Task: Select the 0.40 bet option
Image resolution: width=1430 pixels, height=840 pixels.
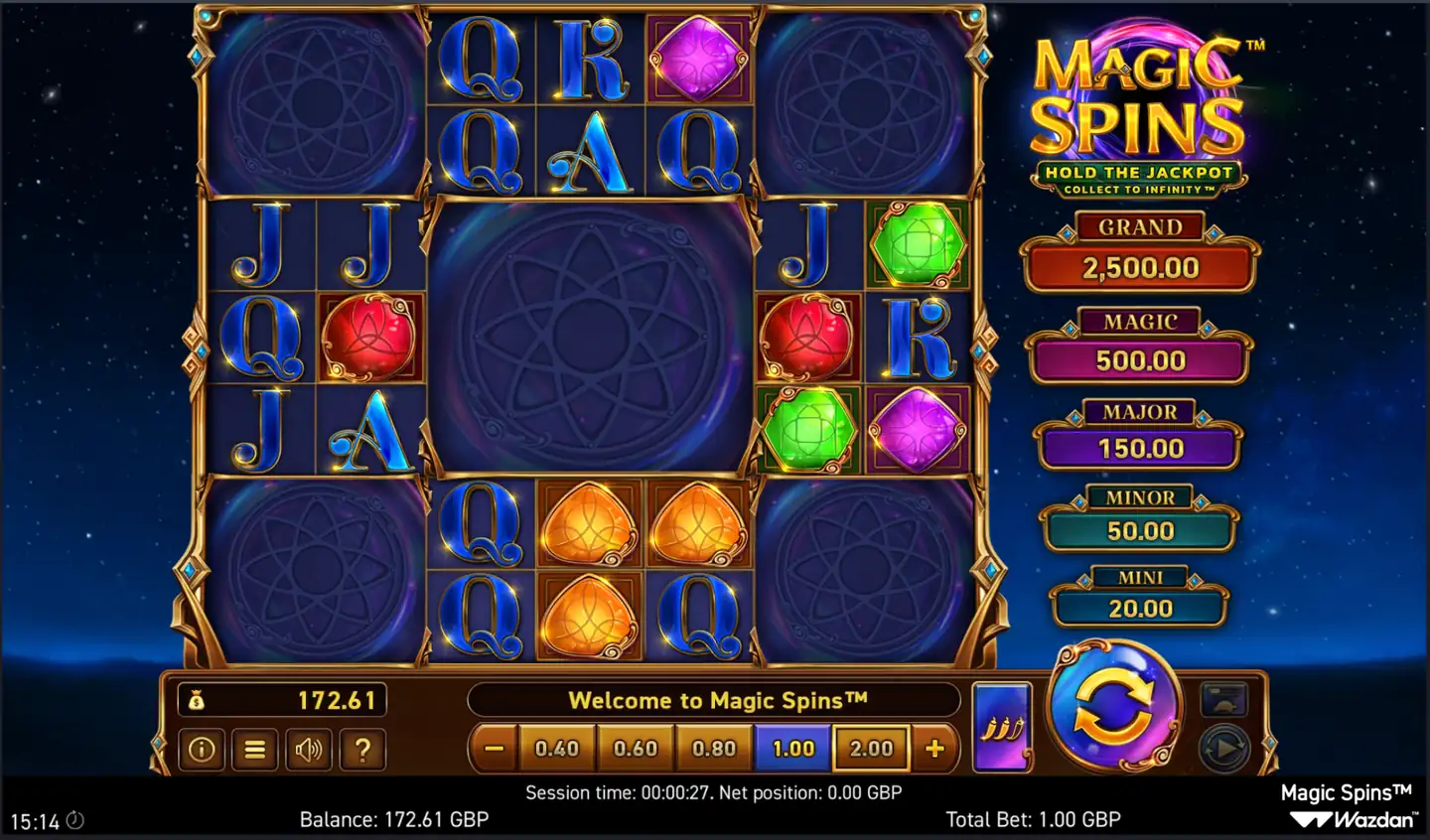Action: point(557,748)
